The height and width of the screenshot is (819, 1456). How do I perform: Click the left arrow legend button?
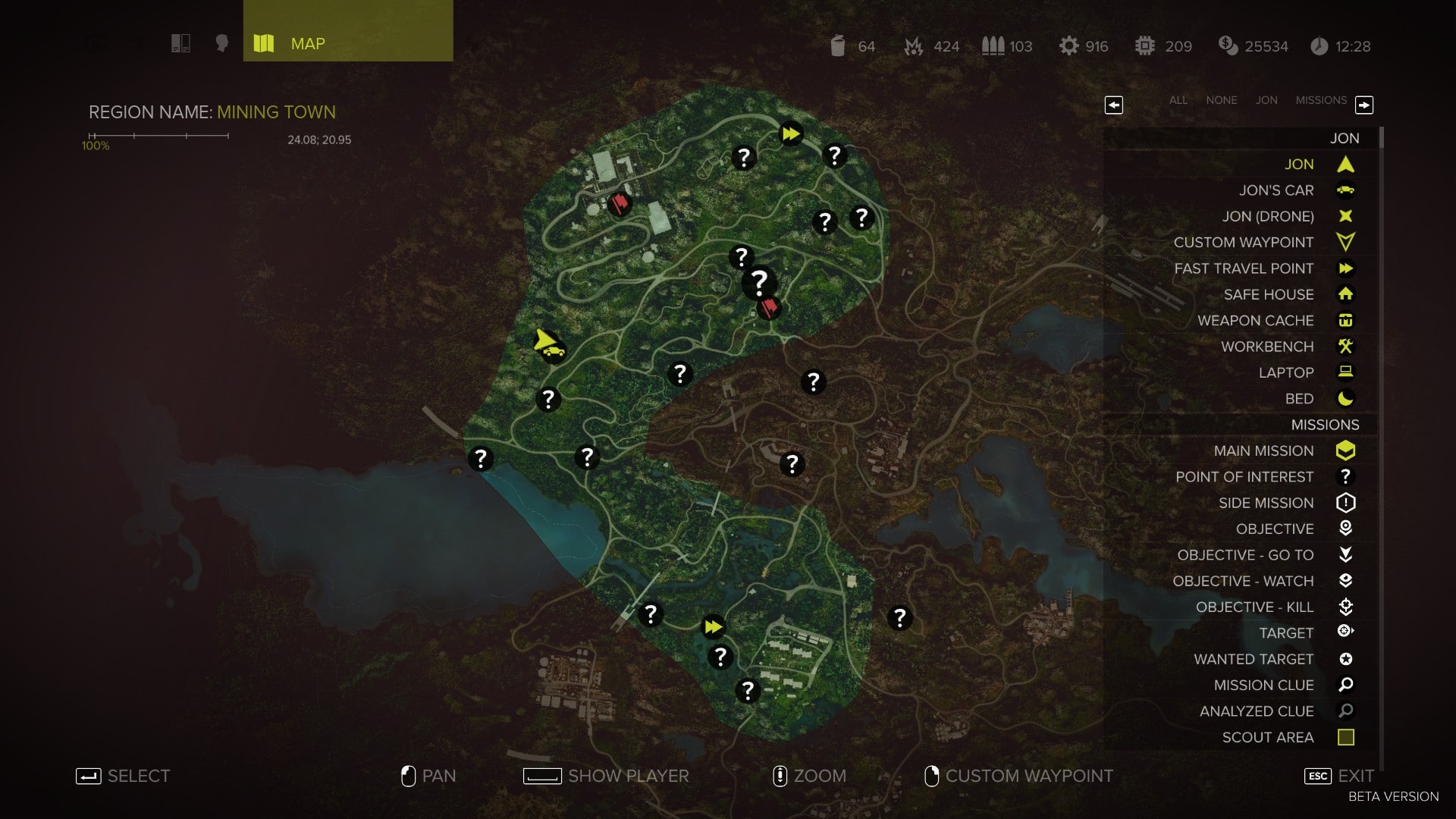[x=1113, y=105]
